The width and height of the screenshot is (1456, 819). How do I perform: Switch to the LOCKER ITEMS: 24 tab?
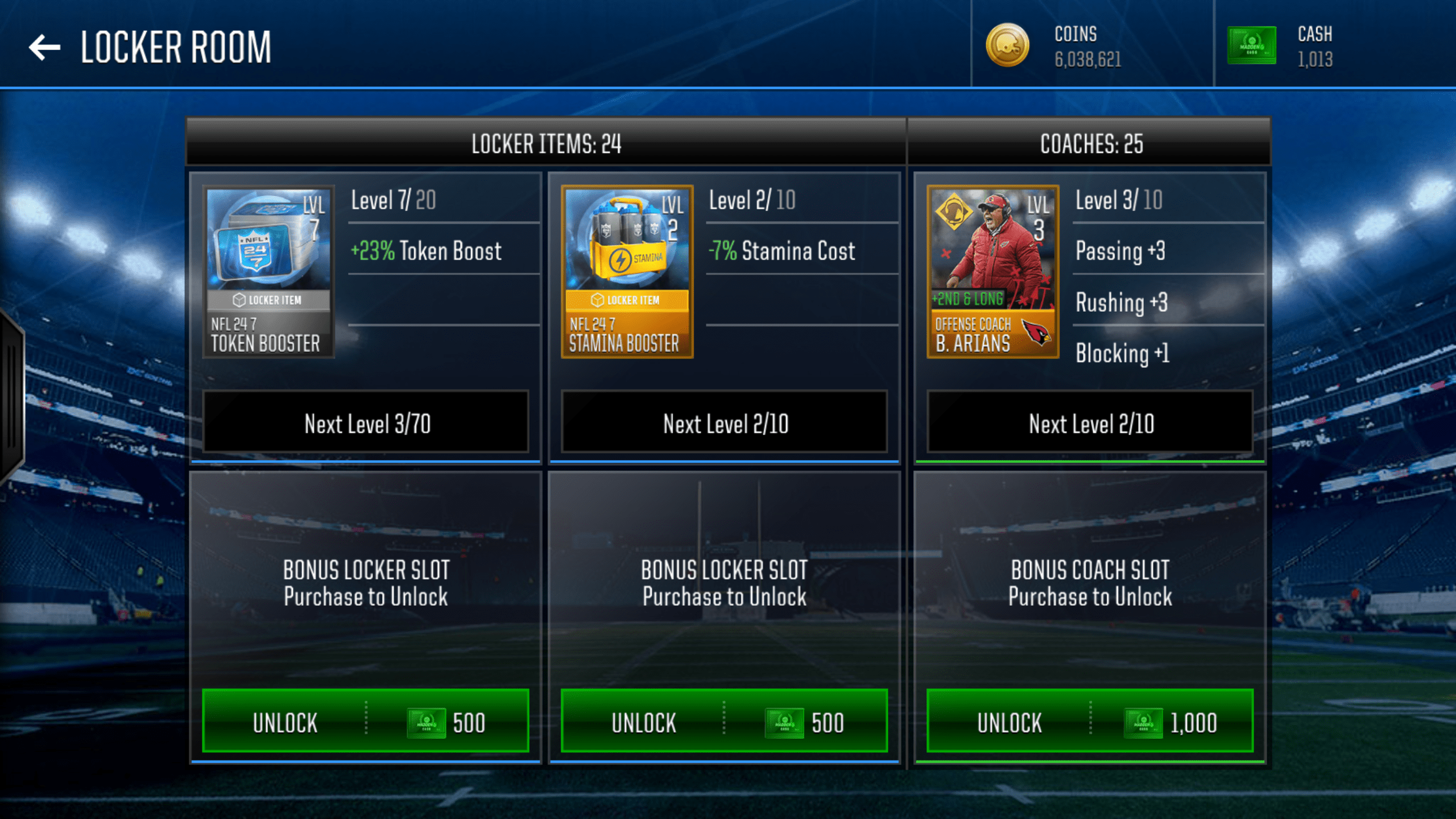546,144
